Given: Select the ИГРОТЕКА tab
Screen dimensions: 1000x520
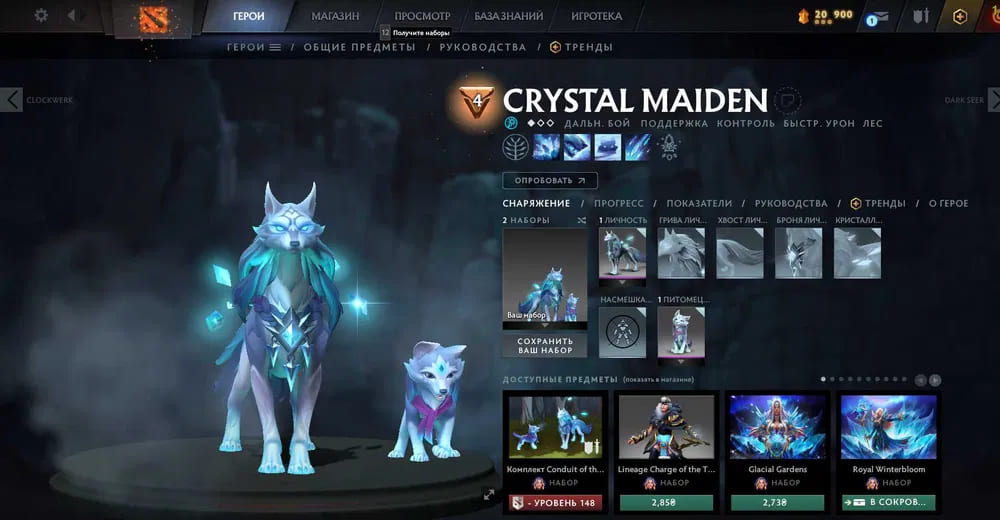Looking at the screenshot, I should [x=596, y=16].
